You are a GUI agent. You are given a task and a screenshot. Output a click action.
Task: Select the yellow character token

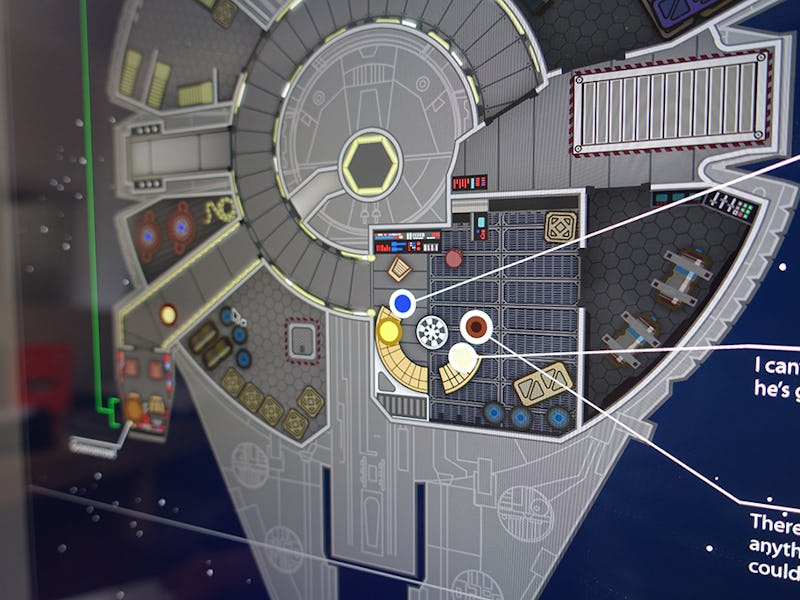pos(389,330)
